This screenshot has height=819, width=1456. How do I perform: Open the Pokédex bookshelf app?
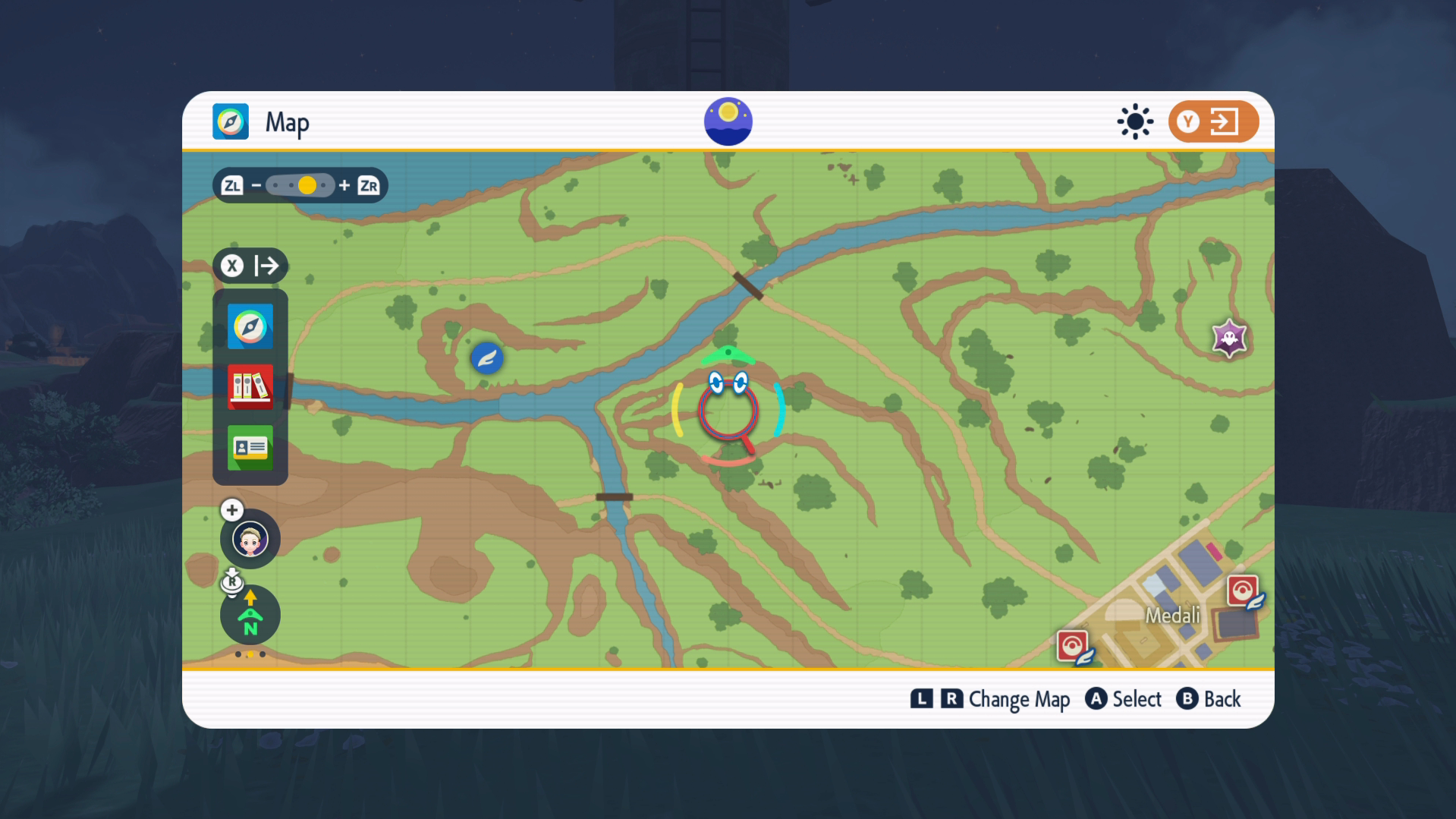pyautogui.click(x=250, y=386)
